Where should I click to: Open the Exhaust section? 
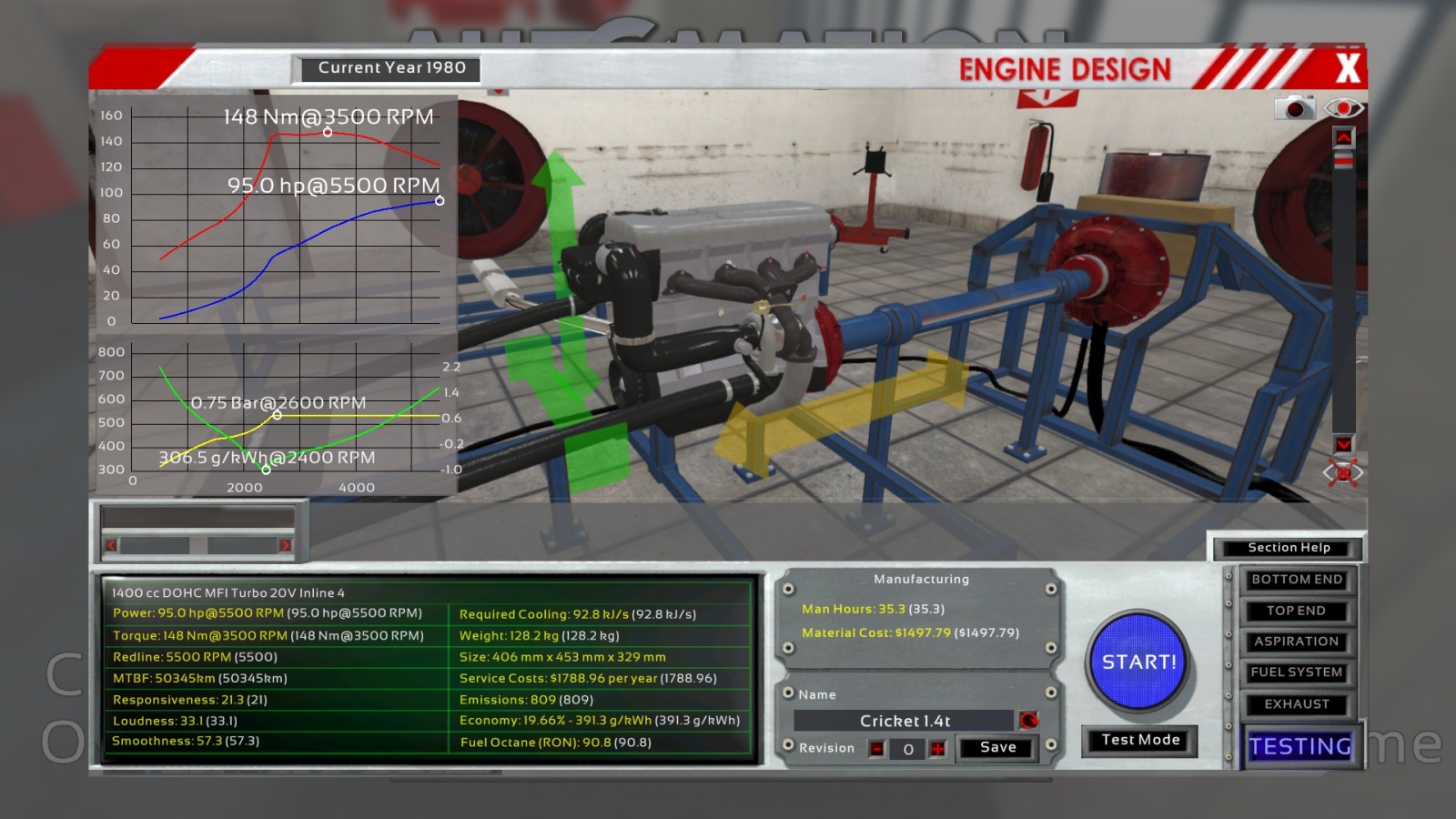pos(1296,704)
